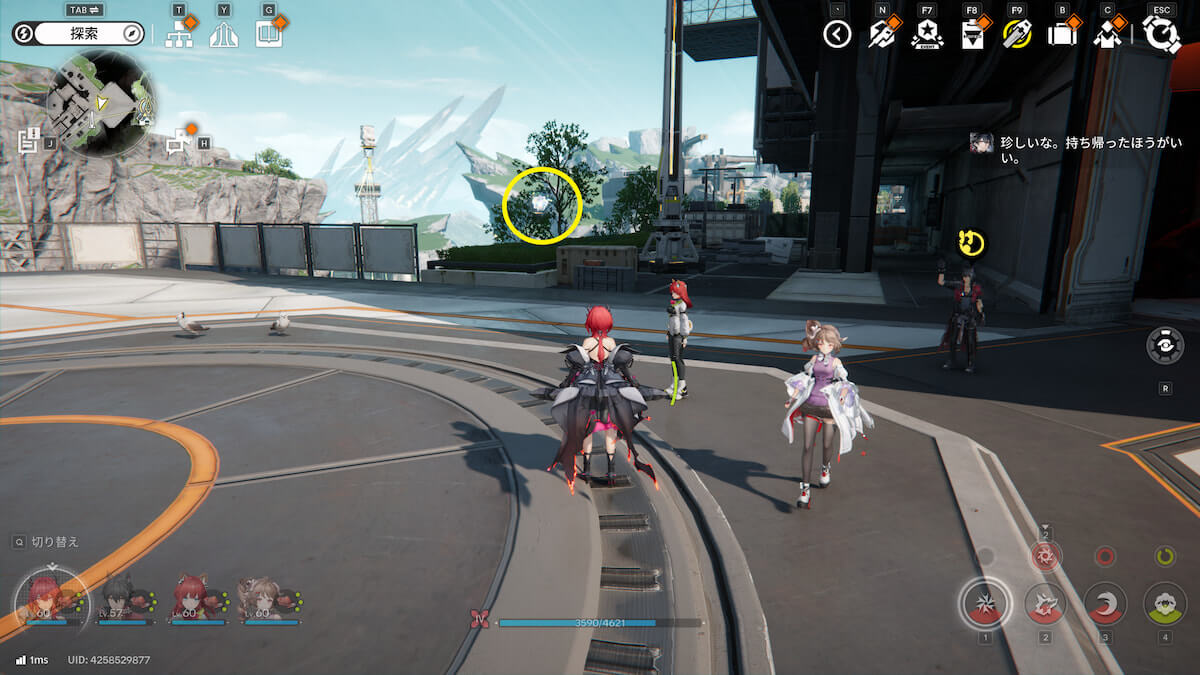Activate the first red burst skill icon
This screenshot has height=675, width=1200.
tap(985, 603)
